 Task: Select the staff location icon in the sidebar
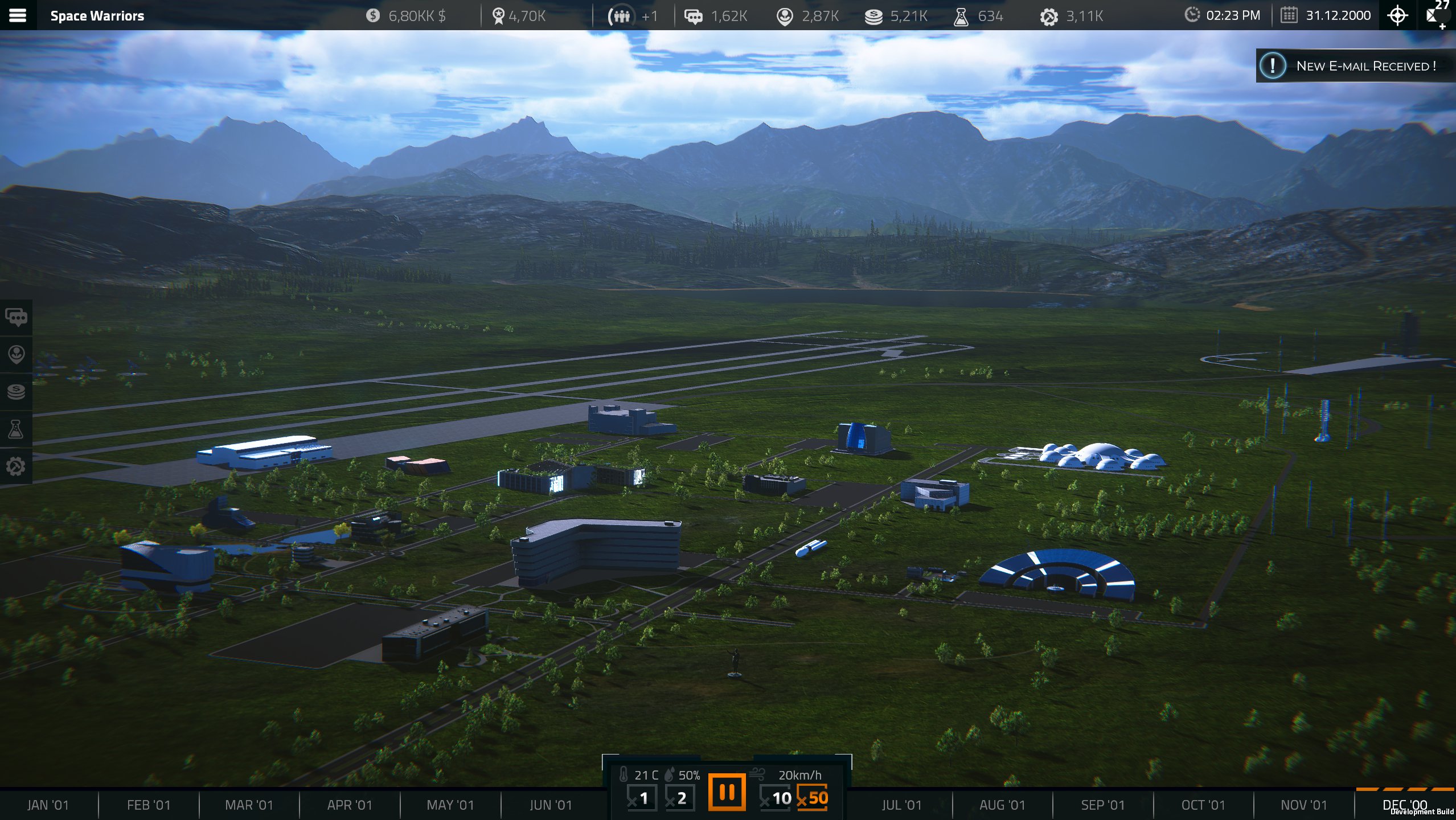[16, 355]
